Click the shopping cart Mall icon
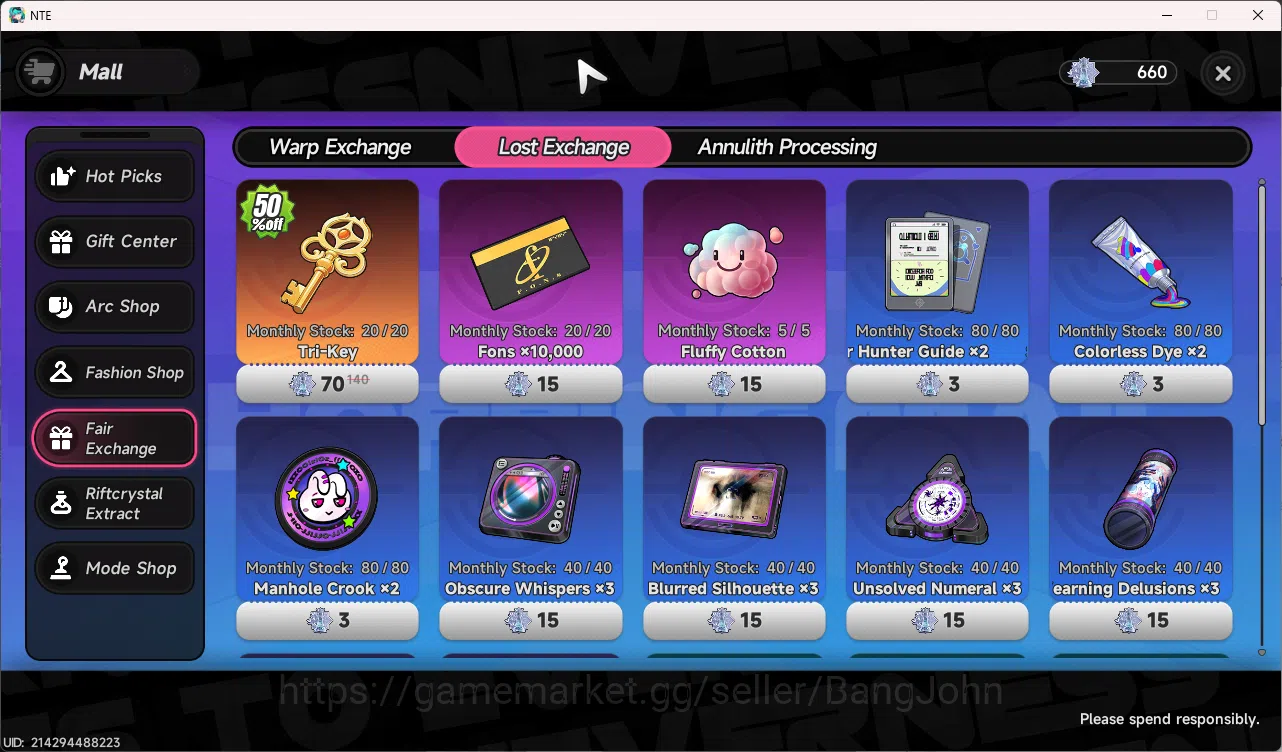1282x752 pixels. click(39, 71)
